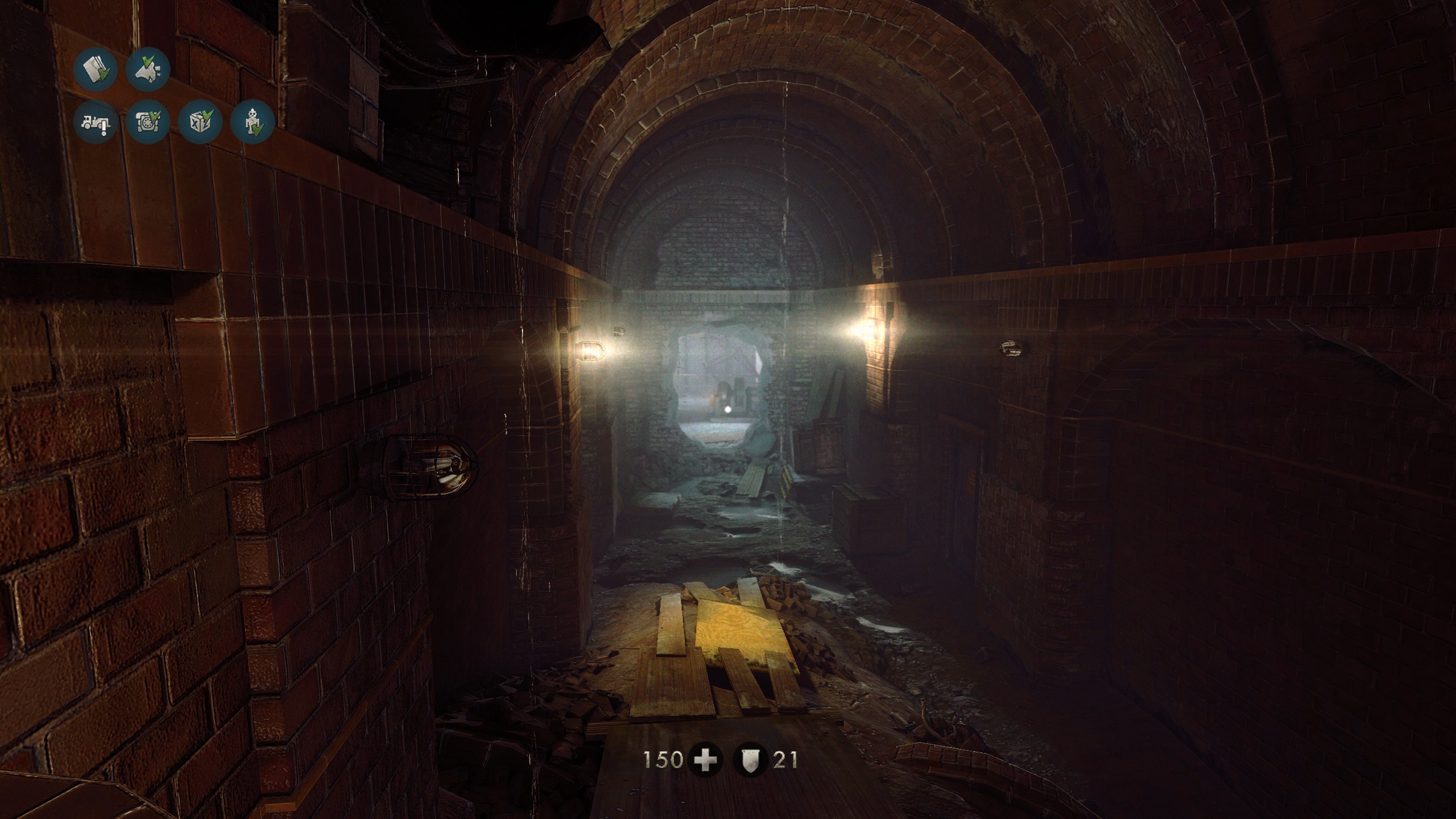This screenshot has height=819, width=1456.
Task: Select the documents collectible tracker icon
Action: tap(95, 69)
